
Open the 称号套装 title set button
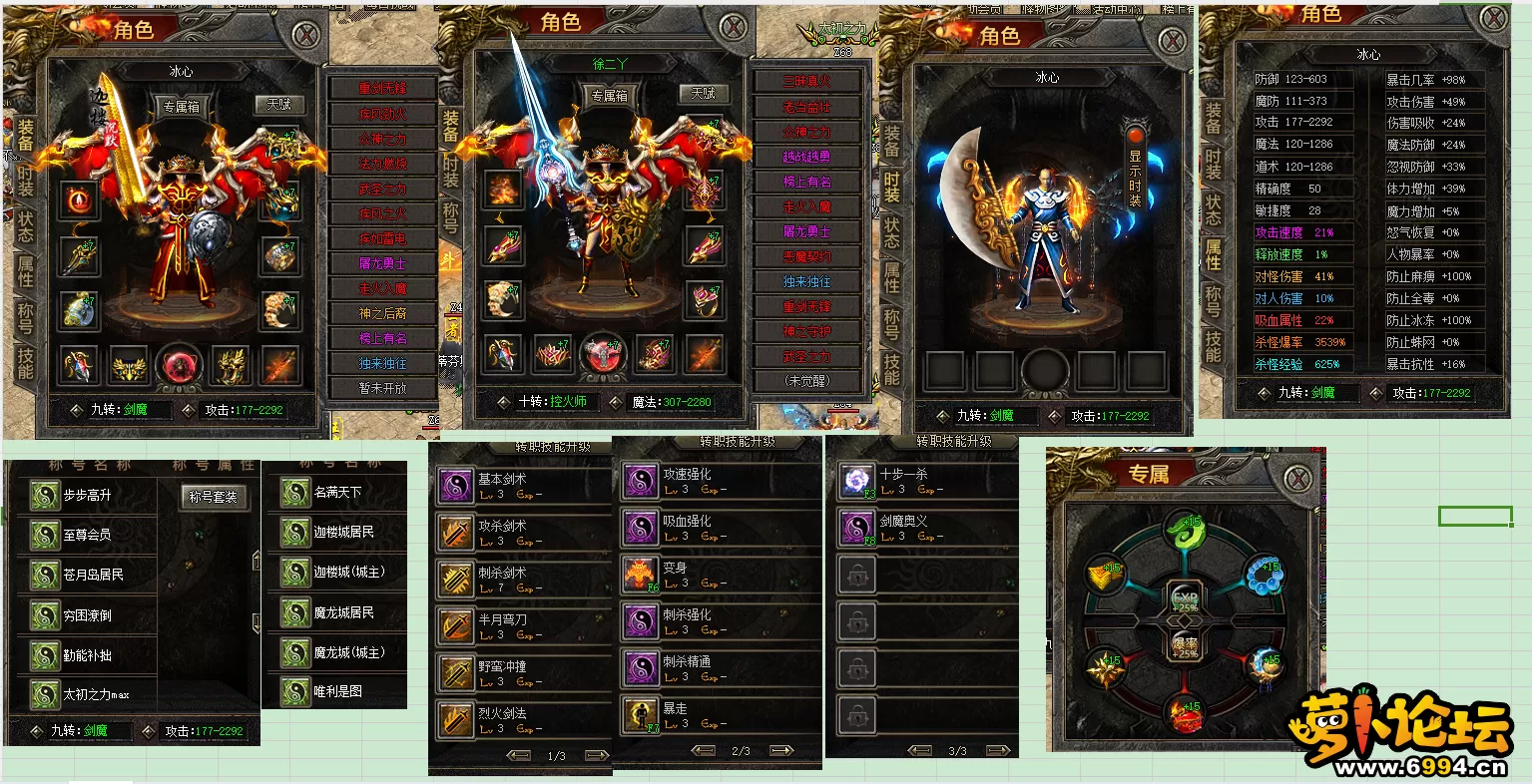[212, 497]
